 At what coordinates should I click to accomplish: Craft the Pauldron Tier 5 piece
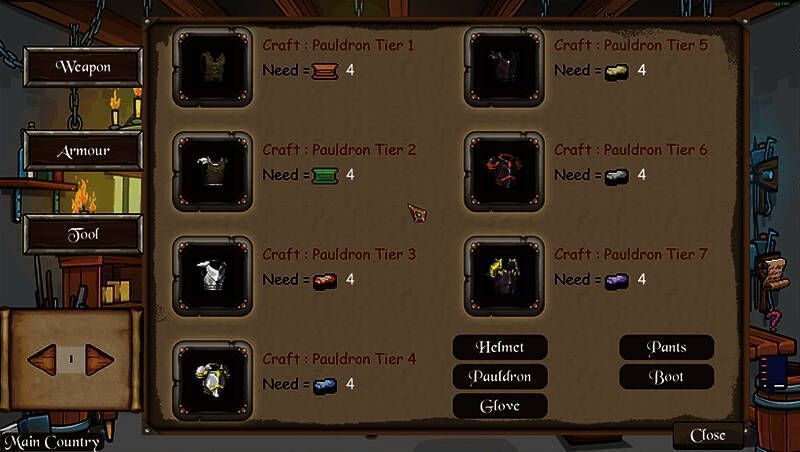[503, 65]
